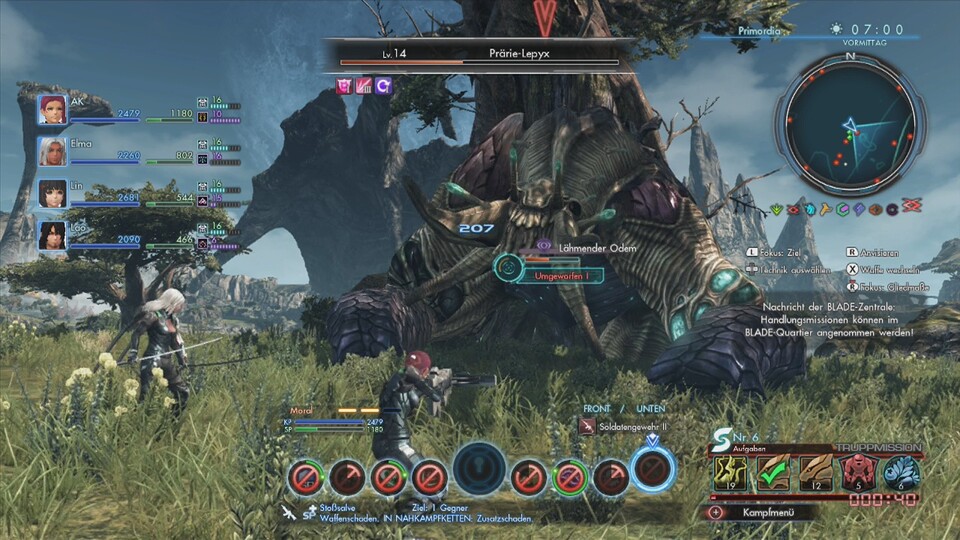Click the Prärie-Lepyx enemy target bar
Image resolution: width=960 pixels, height=540 pixels.
click(x=478, y=53)
